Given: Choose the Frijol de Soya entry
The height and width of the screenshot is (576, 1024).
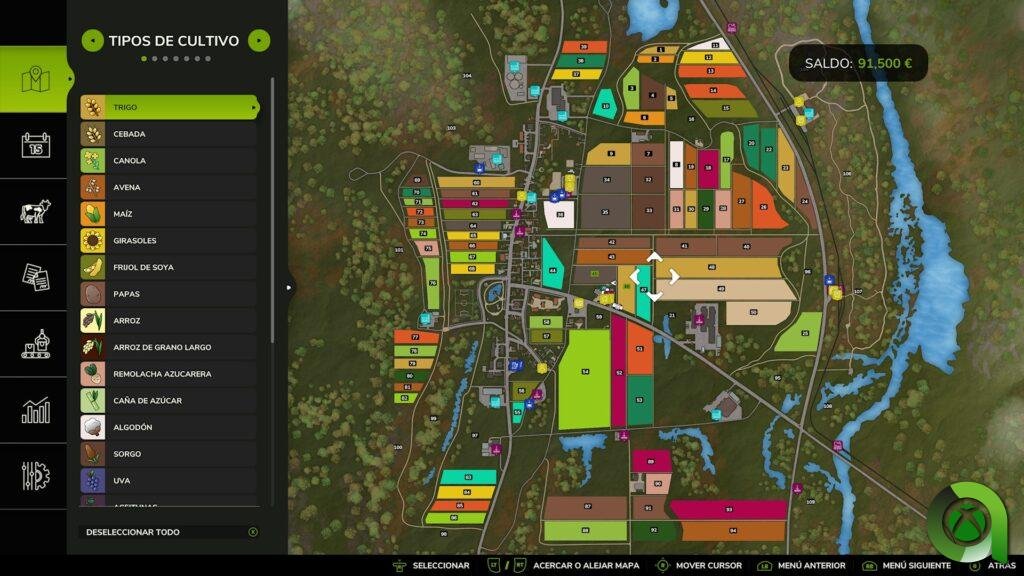Looking at the screenshot, I should [x=168, y=267].
